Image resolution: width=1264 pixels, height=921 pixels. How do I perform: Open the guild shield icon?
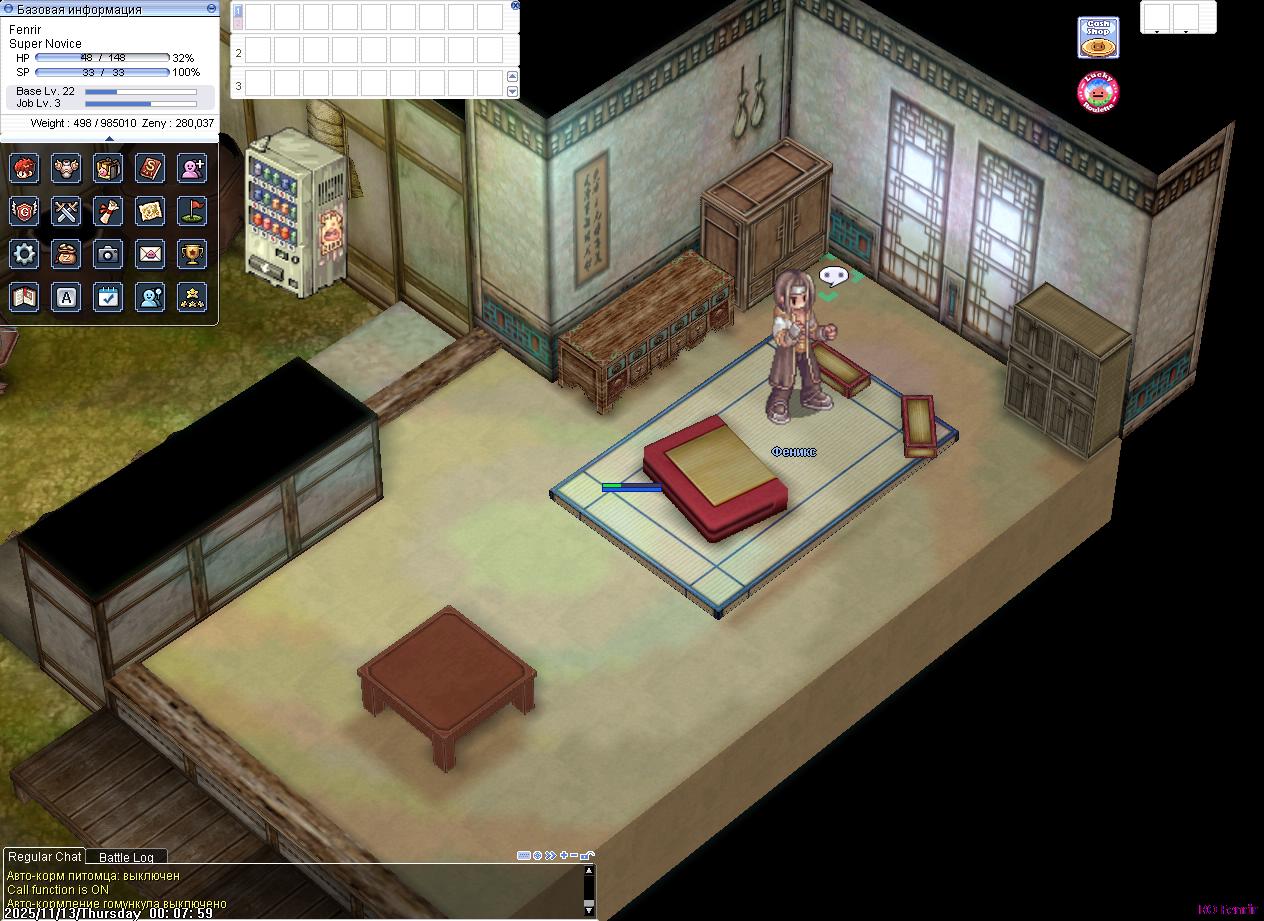coord(24,211)
